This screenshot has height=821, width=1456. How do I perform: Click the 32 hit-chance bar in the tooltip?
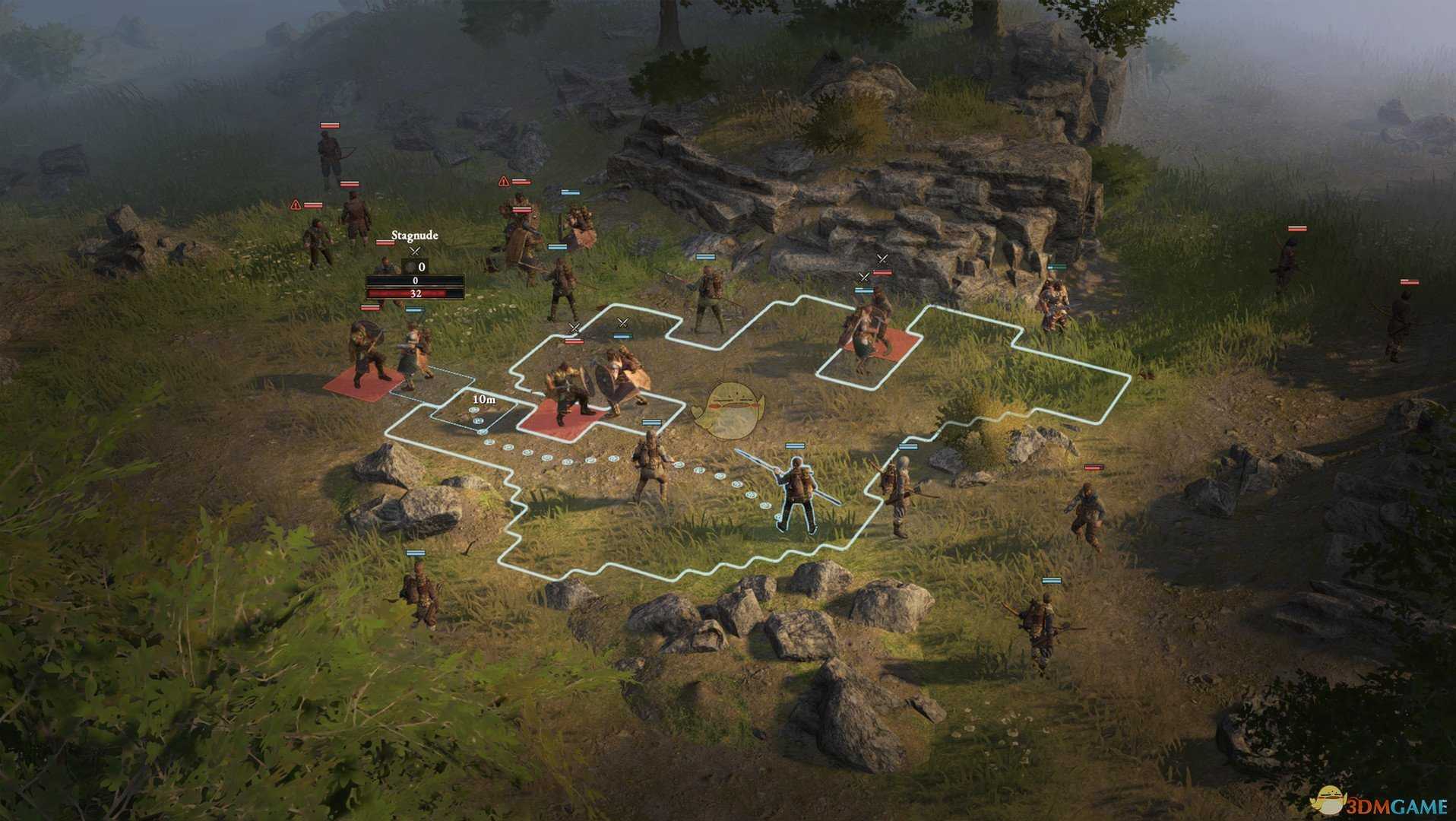point(415,294)
